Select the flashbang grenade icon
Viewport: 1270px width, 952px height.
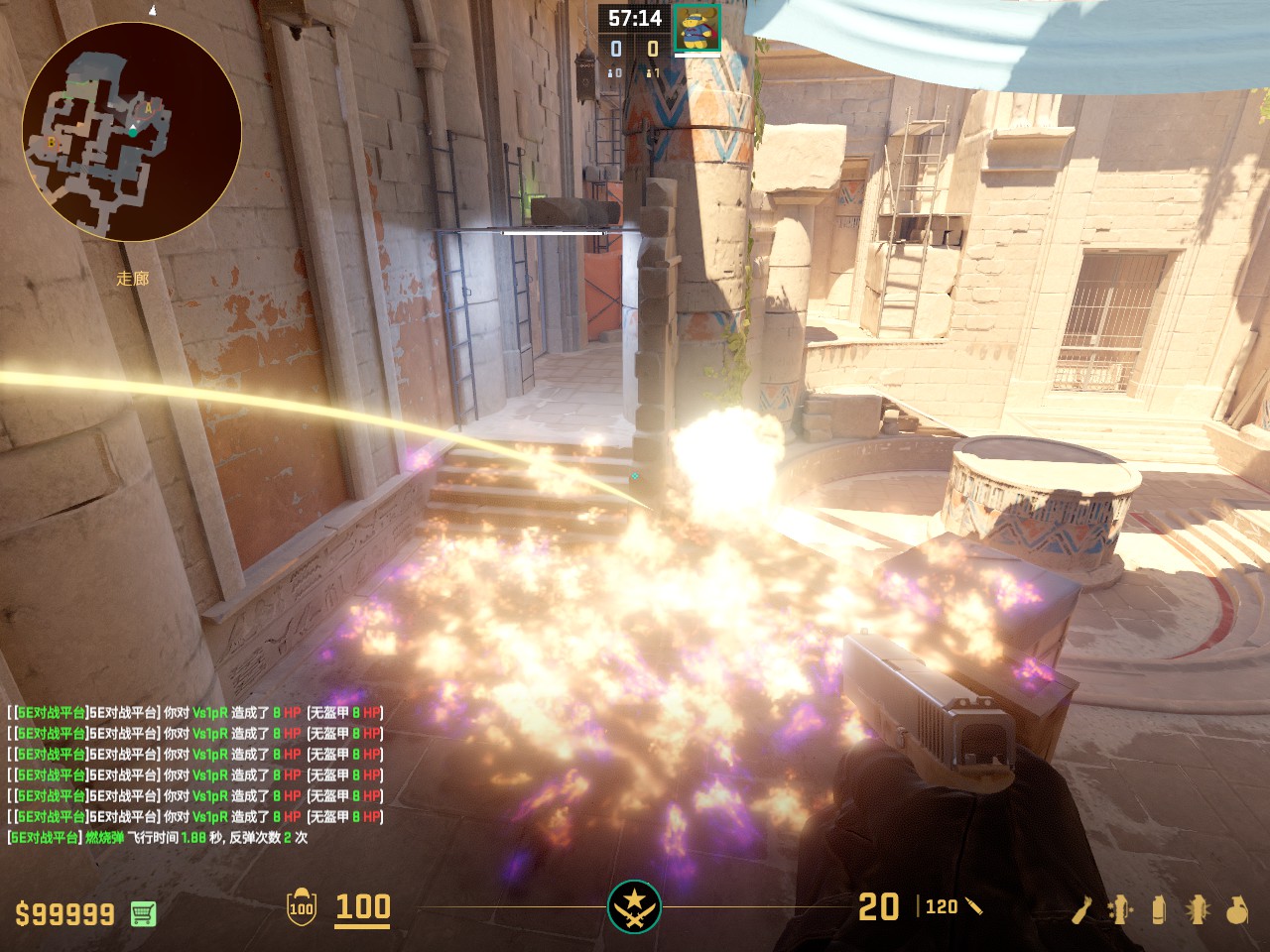point(1198,908)
